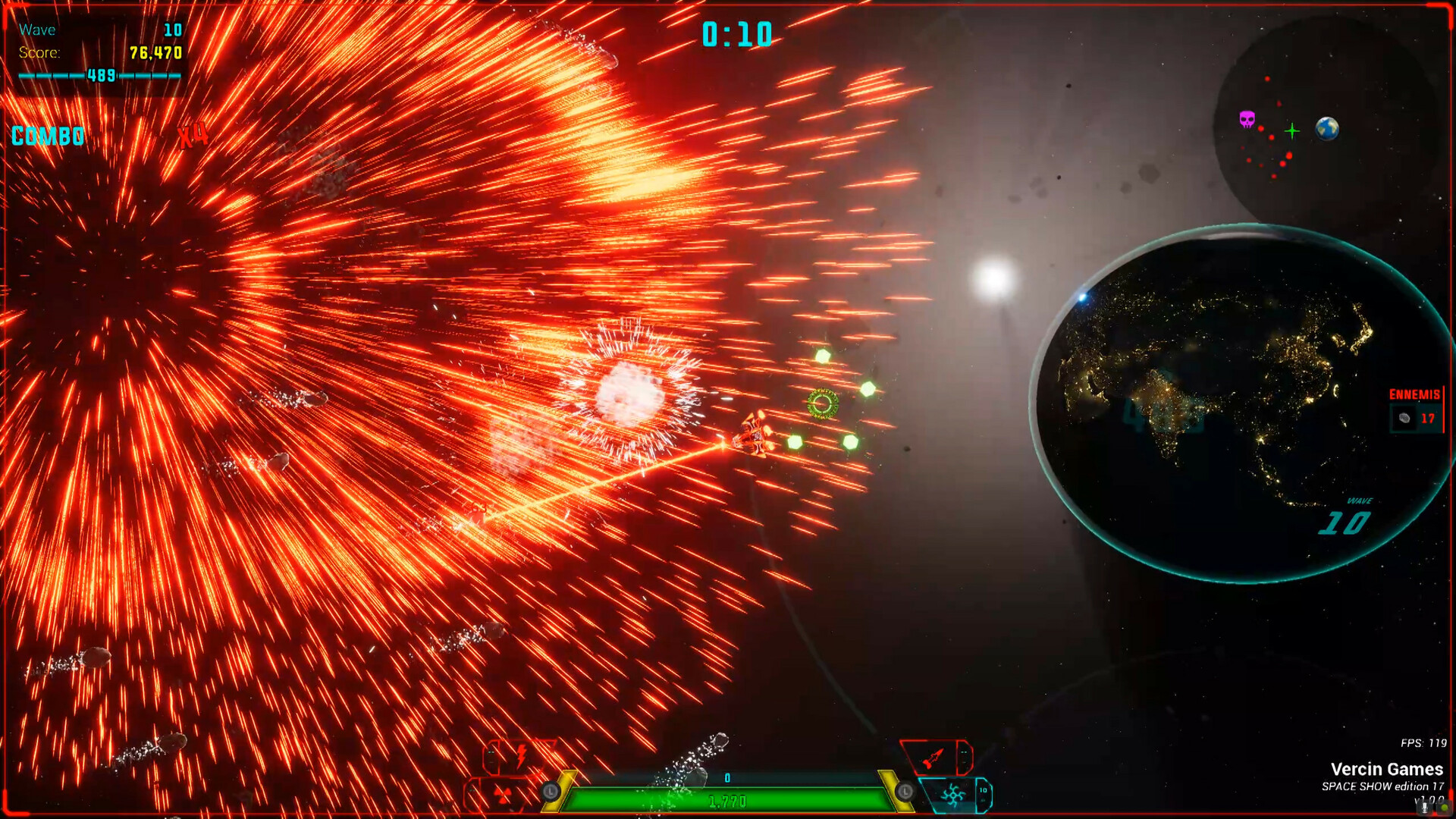The image size is (1456, 819).
Task: Select the lightning bolt weapon icon
Action: [x=521, y=756]
